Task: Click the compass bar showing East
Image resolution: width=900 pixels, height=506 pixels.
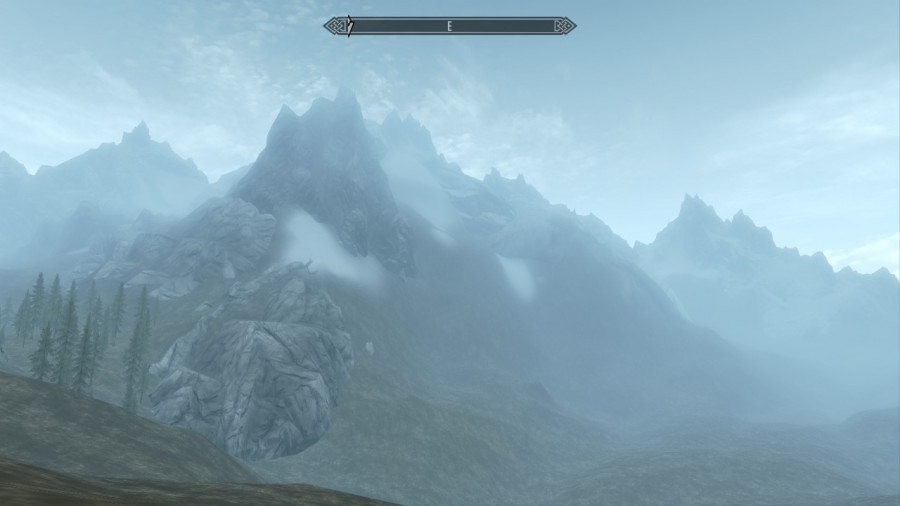Action: click(x=450, y=26)
